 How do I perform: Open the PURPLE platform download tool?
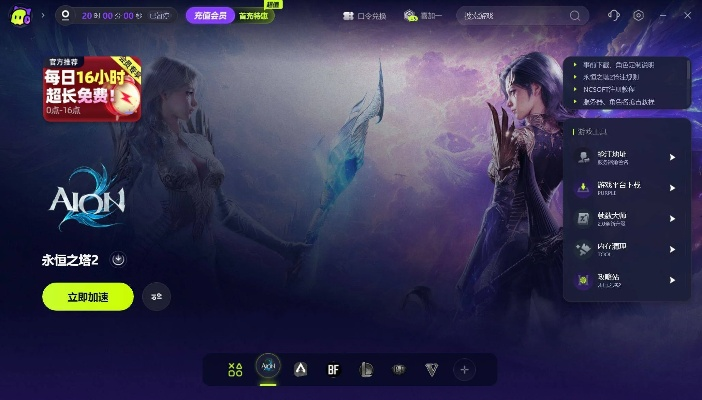tap(627, 187)
